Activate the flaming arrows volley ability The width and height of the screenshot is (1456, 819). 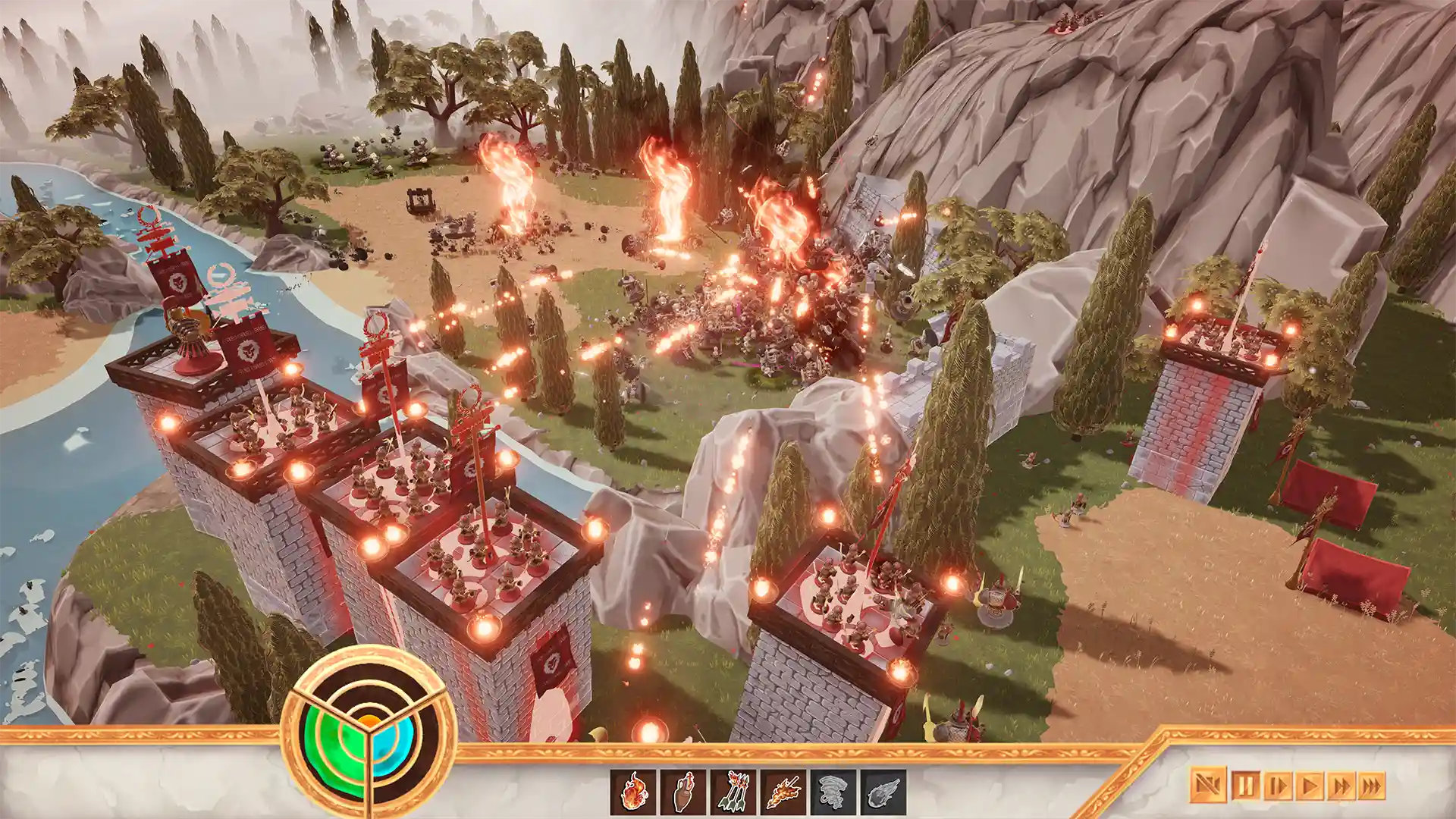tap(733, 792)
